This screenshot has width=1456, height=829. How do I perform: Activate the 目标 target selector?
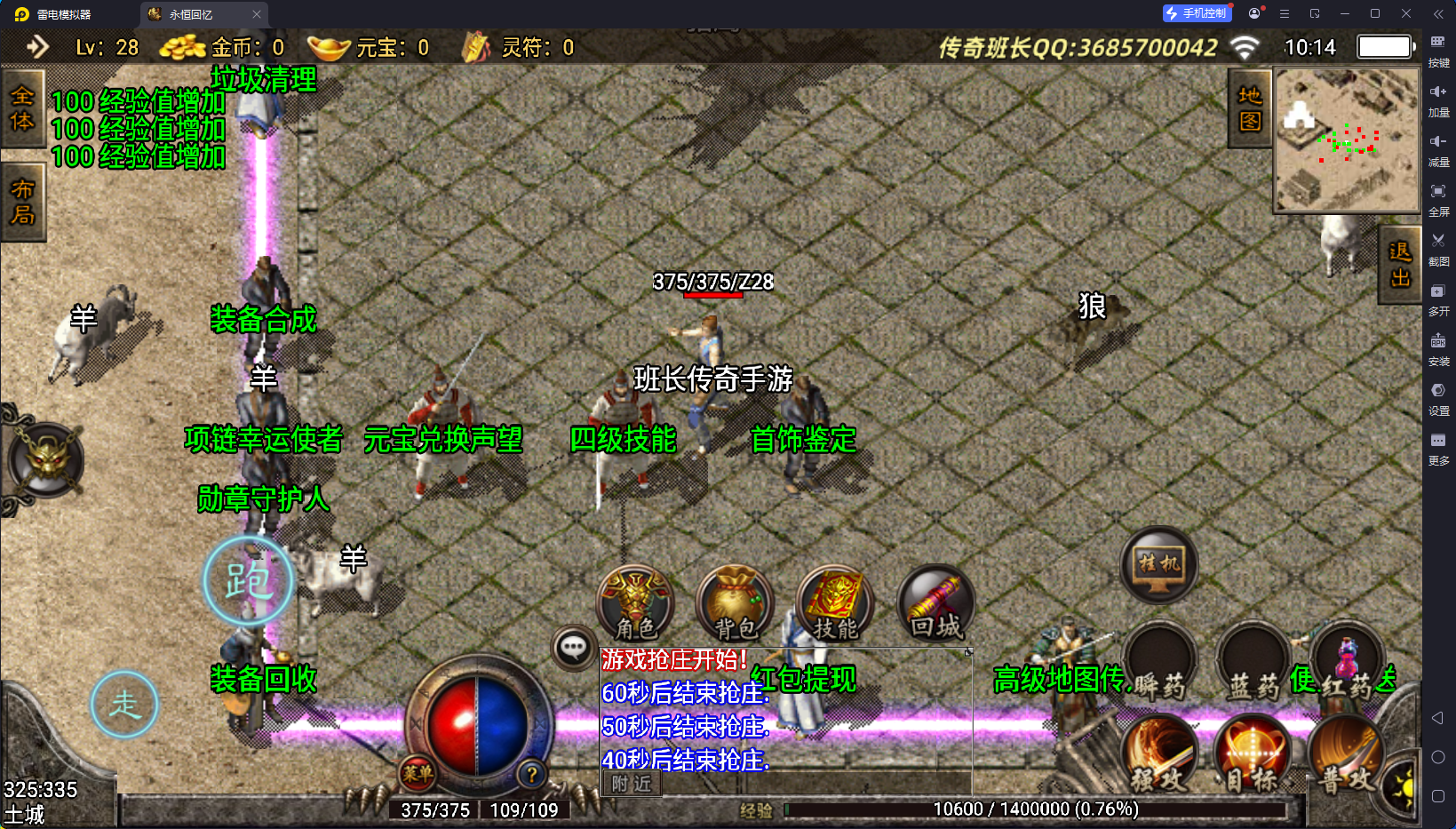pyautogui.click(x=1253, y=755)
